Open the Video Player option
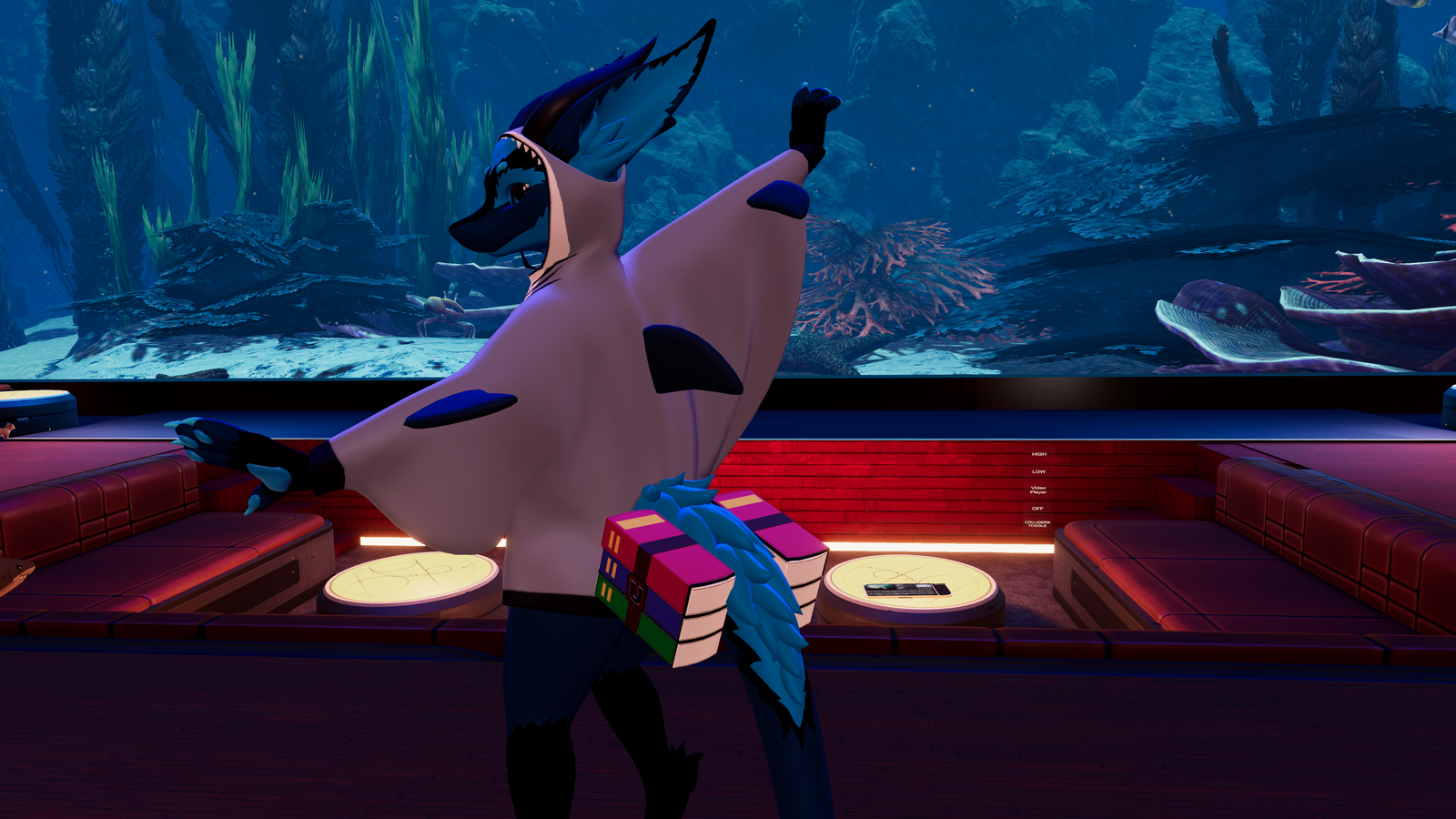The image size is (1456, 819). click(x=1038, y=490)
